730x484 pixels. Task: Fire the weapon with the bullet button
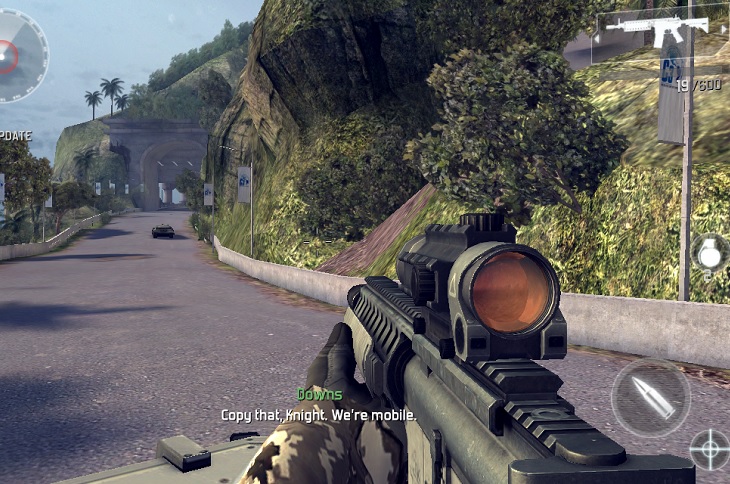(650, 397)
